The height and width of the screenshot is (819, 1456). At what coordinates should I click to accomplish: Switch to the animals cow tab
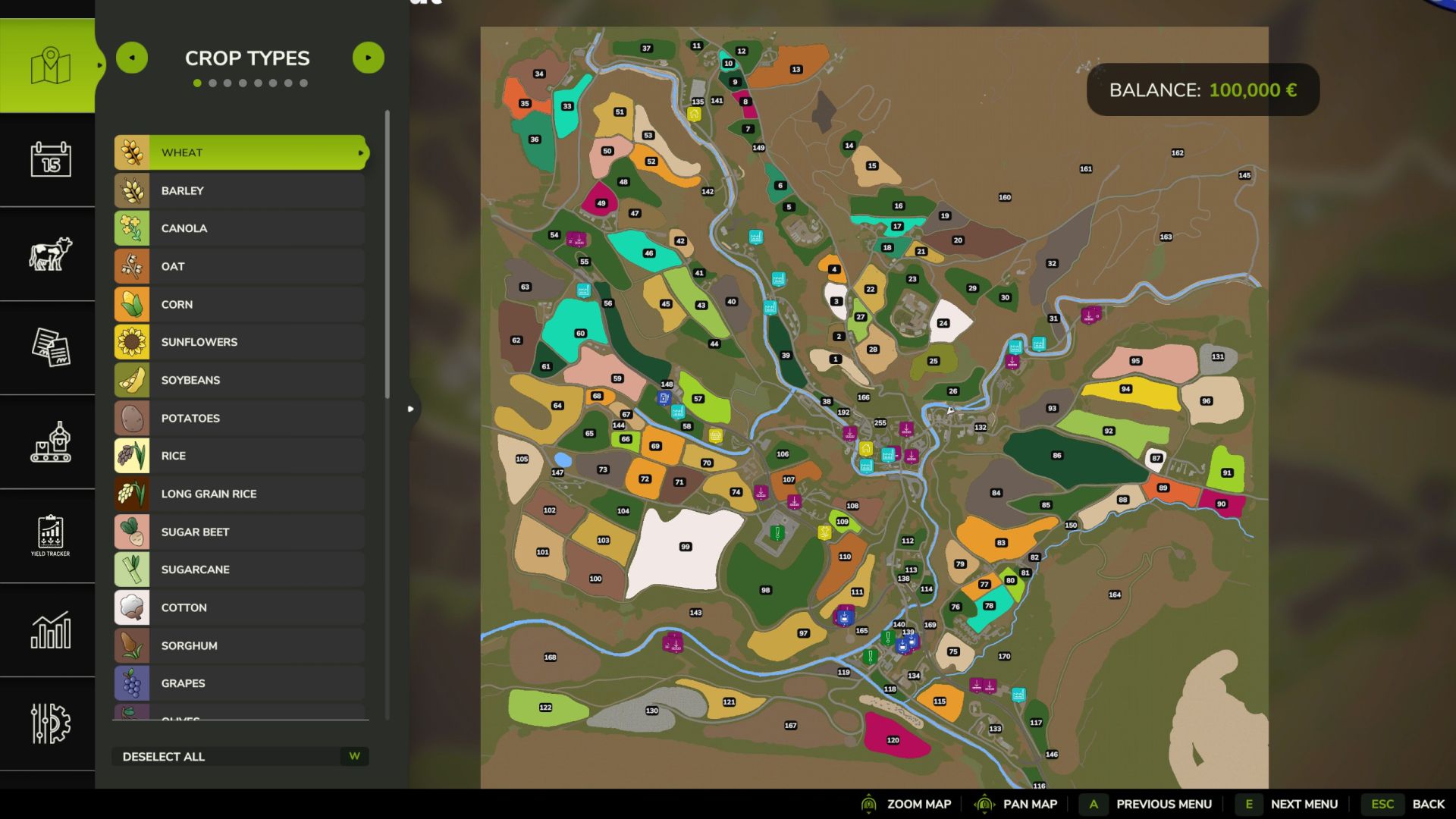tap(50, 253)
